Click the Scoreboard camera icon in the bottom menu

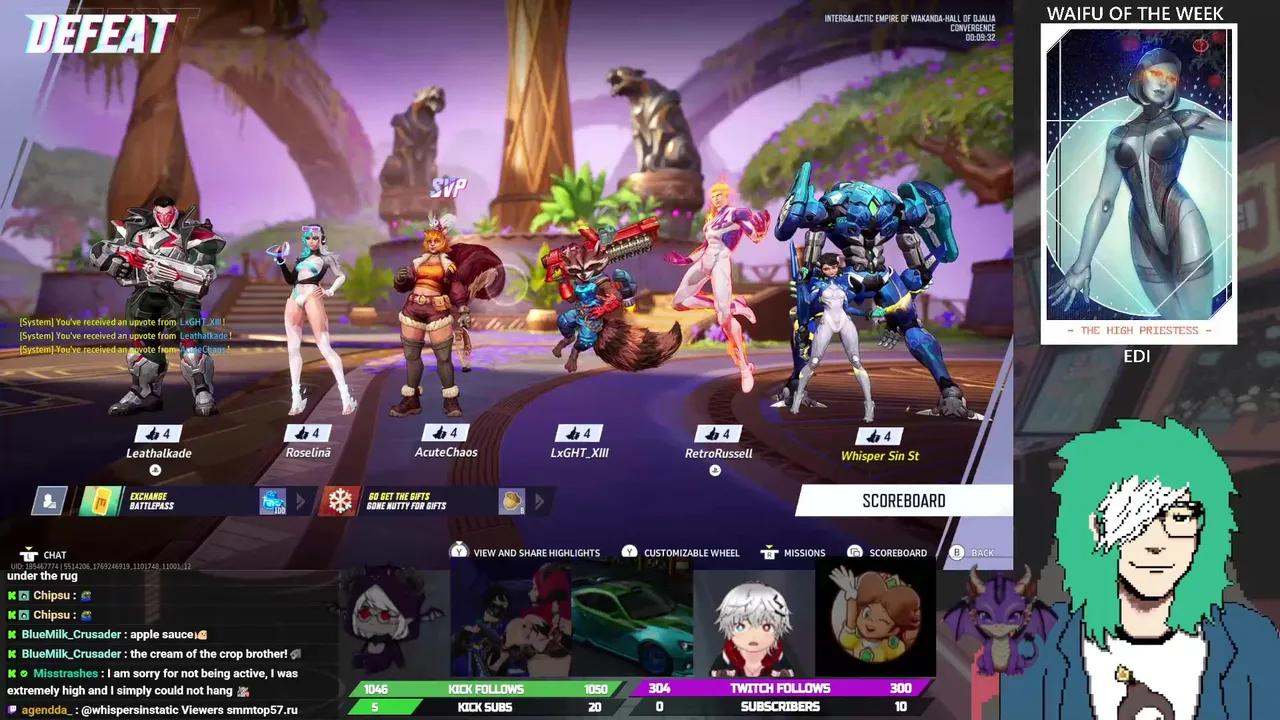(x=854, y=552)
